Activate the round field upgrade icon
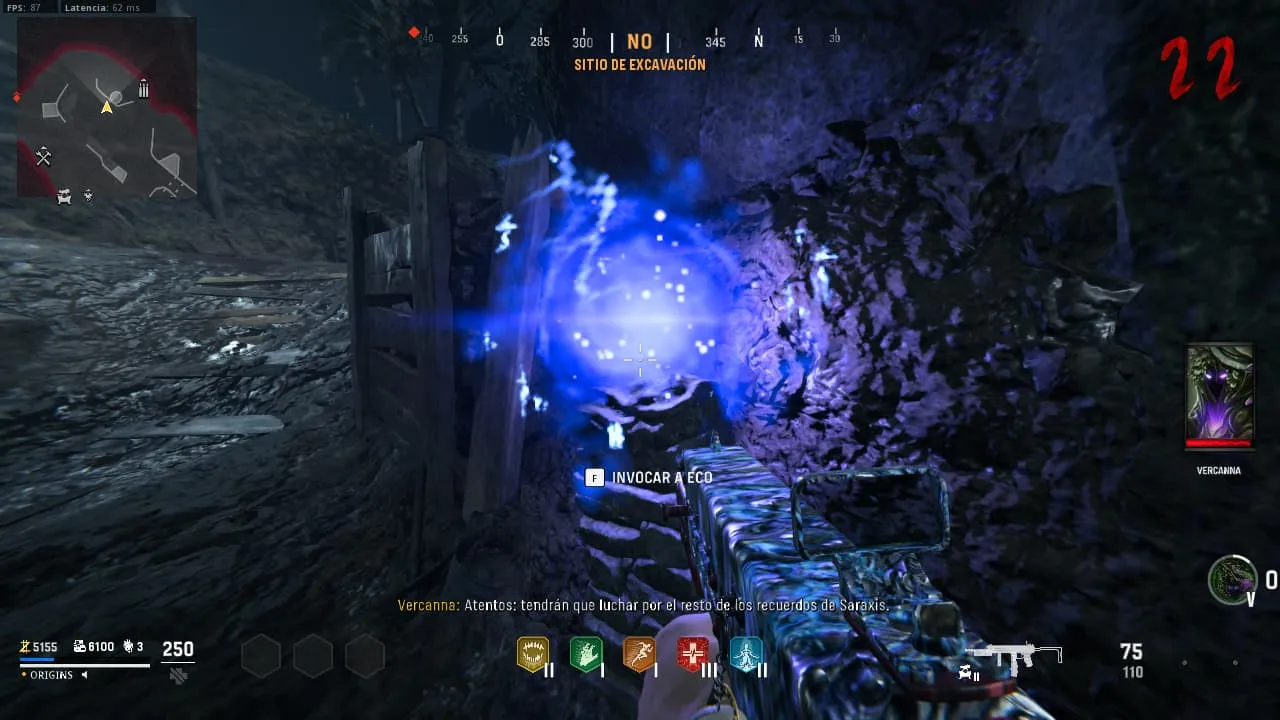Screen dimensions: 1280x720 click(x=1232, y=580)
